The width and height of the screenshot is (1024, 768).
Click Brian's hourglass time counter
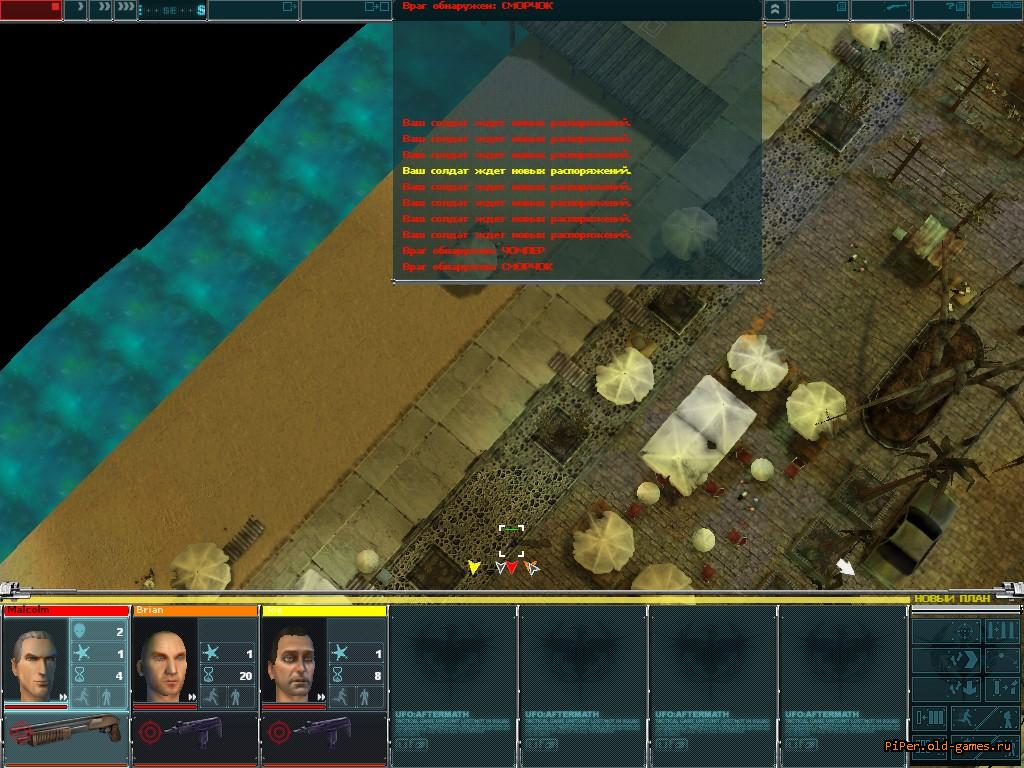pyautogui.click(x=212, y=675)
